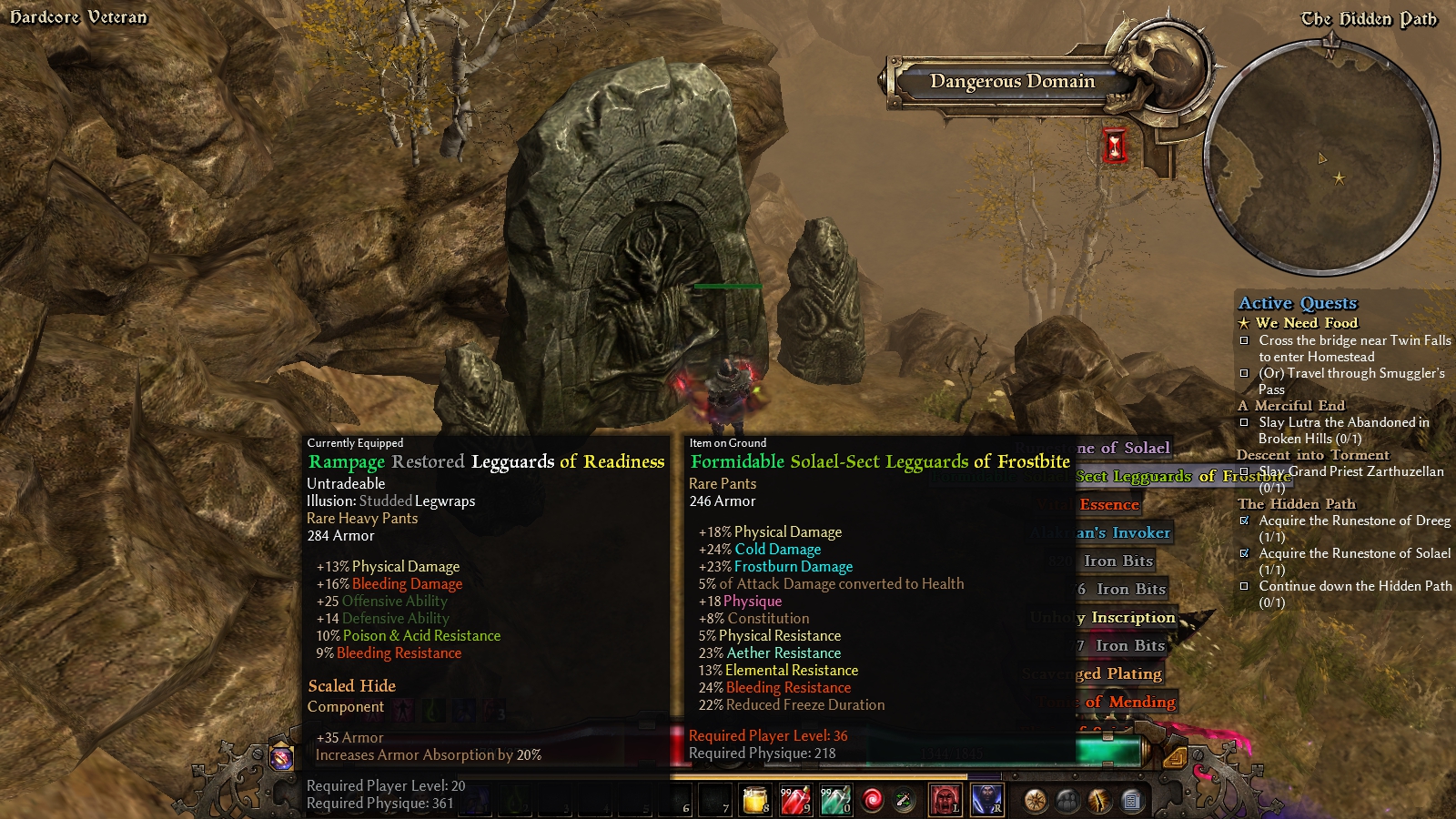Use the yellow jar in slot 8

755,800
